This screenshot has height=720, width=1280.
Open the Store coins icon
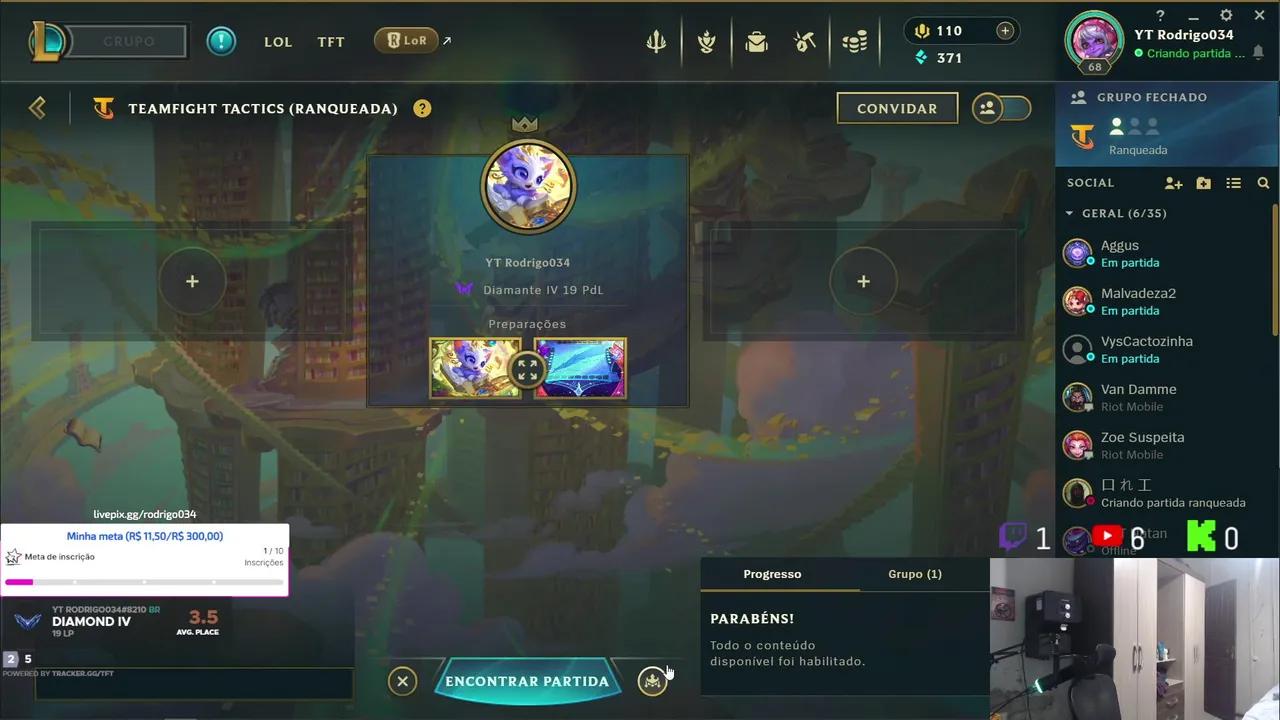click(855, 41)
